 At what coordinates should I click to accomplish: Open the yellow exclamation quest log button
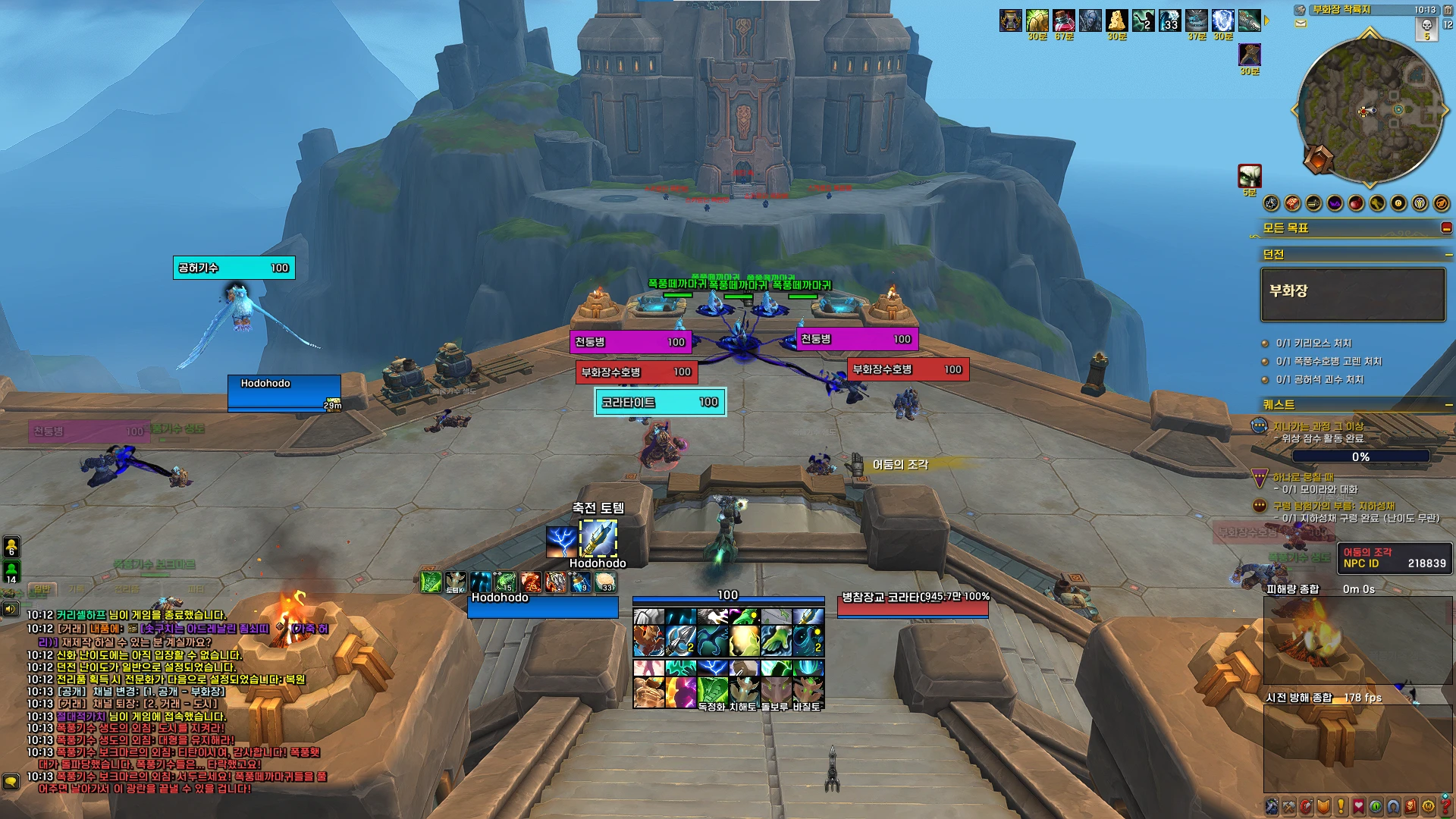[1341, 807]
